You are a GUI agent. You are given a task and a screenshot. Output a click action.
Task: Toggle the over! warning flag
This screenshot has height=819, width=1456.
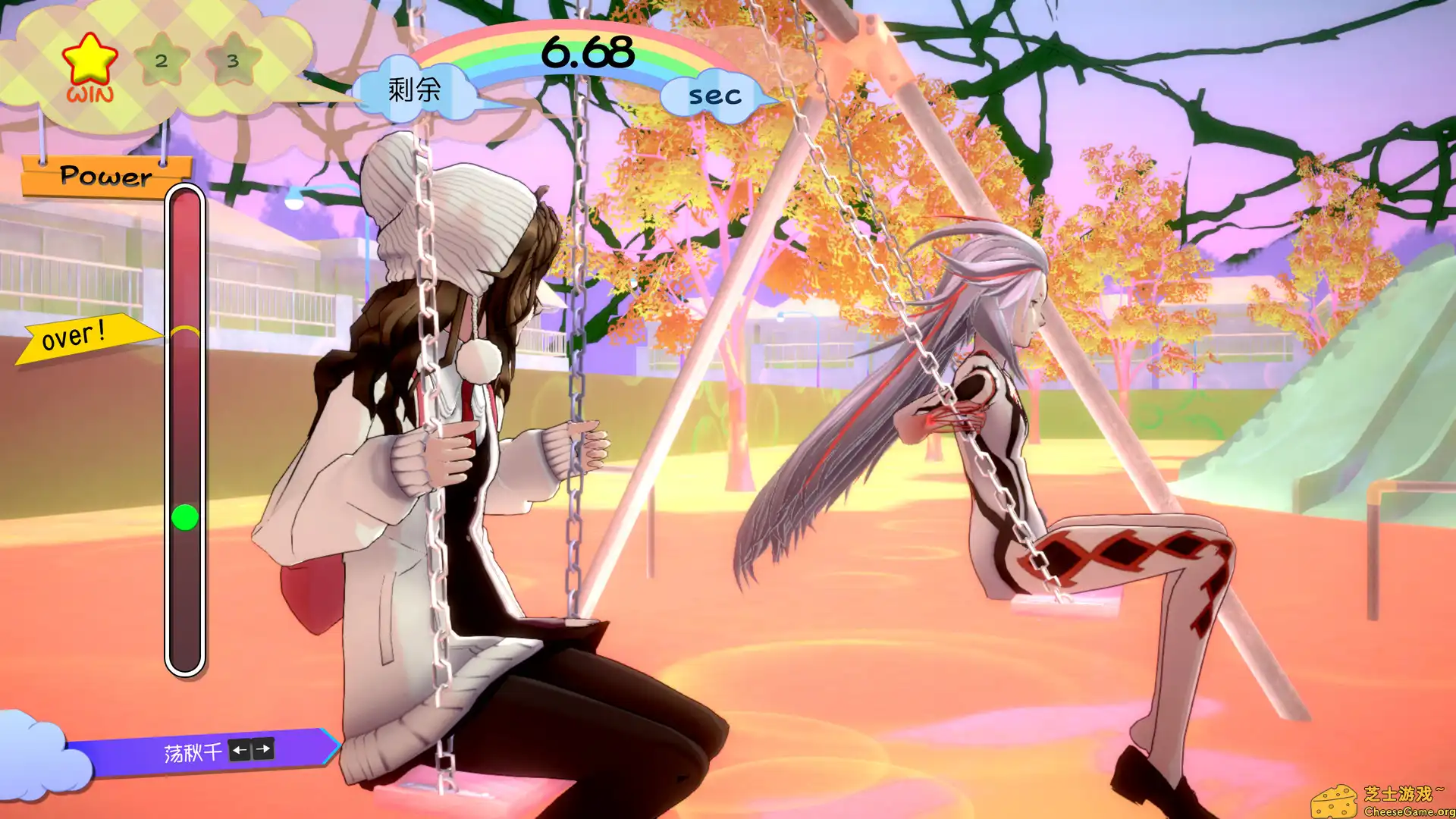[78, 334]
